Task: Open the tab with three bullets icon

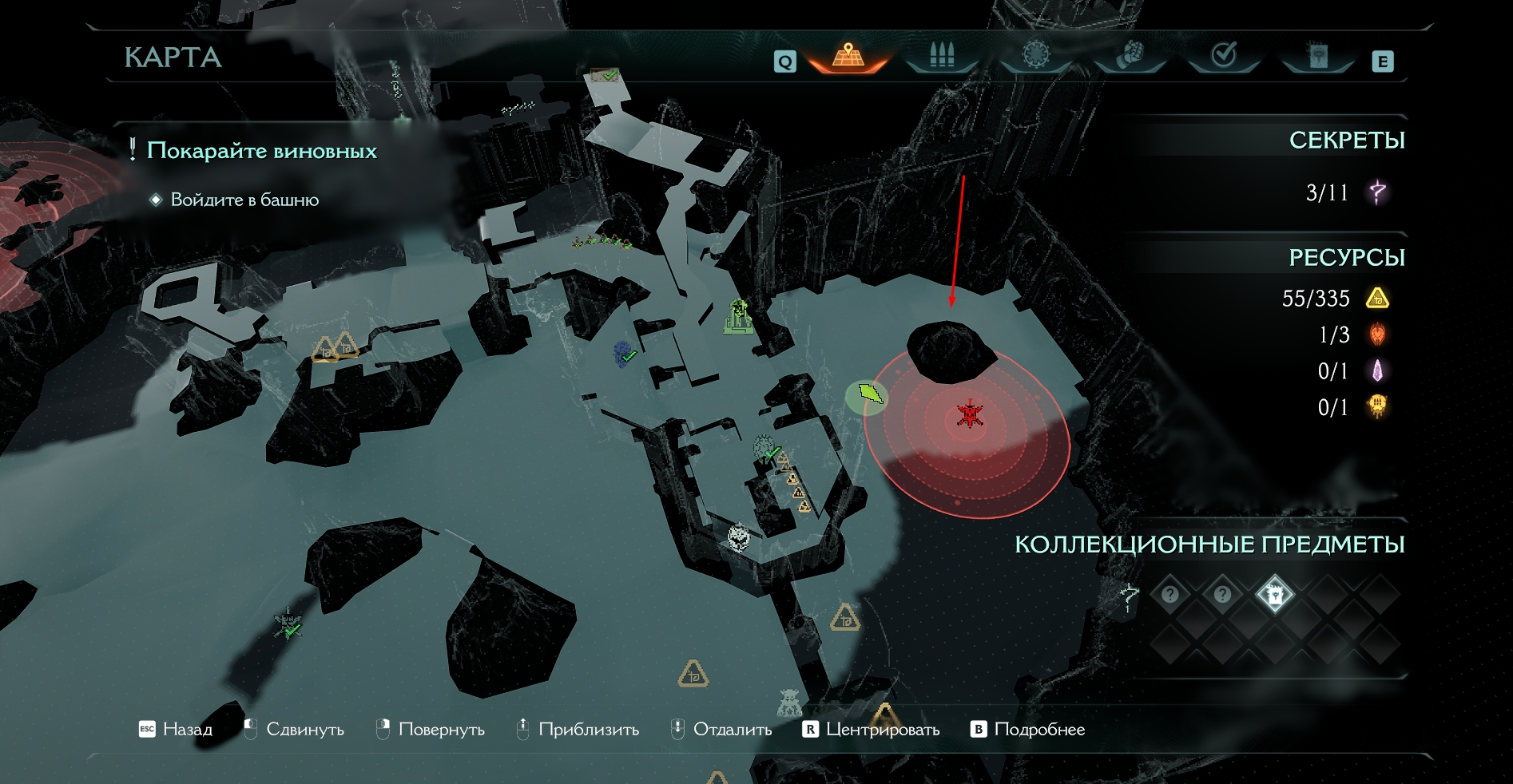Action: click(942, 56)
